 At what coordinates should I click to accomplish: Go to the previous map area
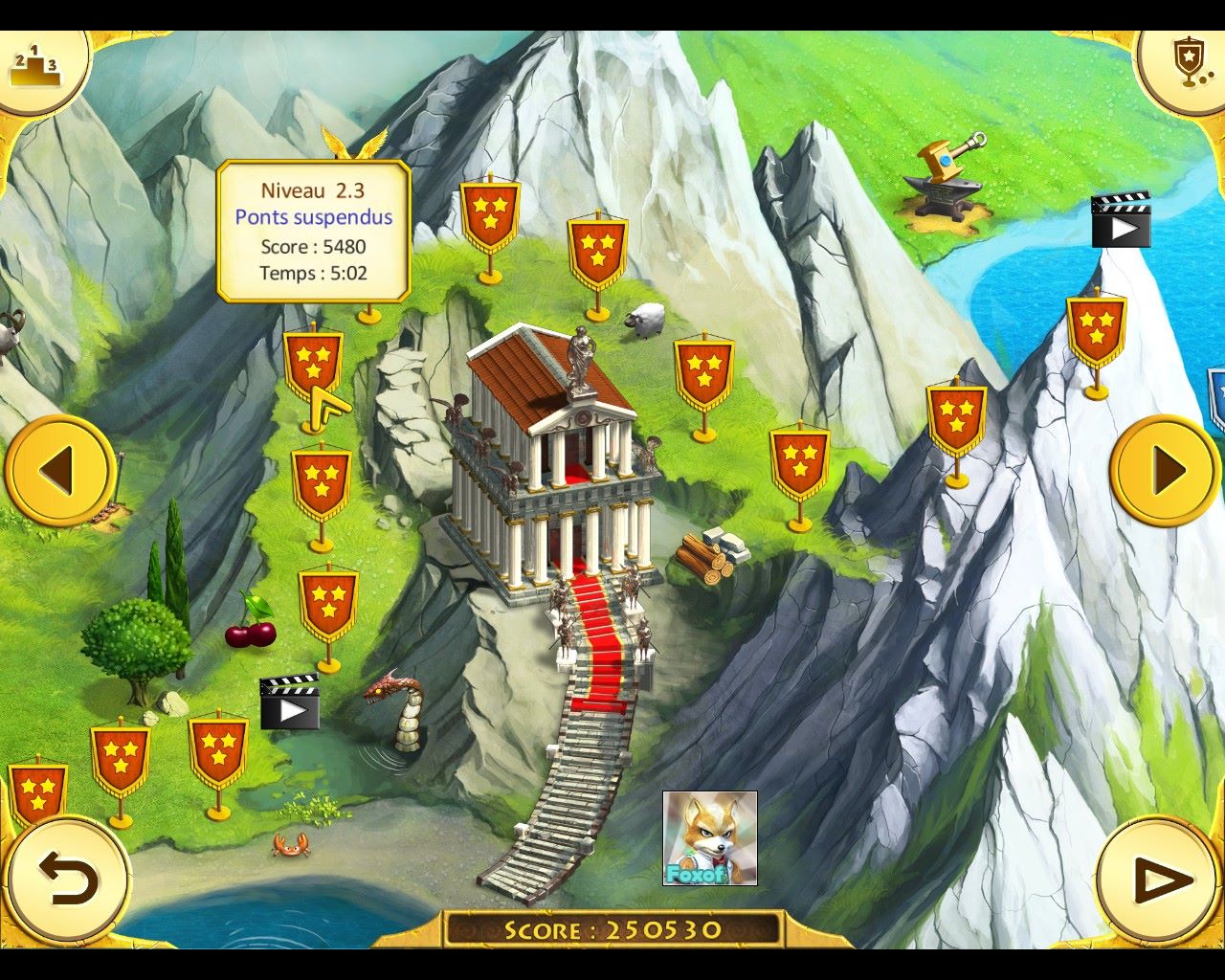click(59, 469)
